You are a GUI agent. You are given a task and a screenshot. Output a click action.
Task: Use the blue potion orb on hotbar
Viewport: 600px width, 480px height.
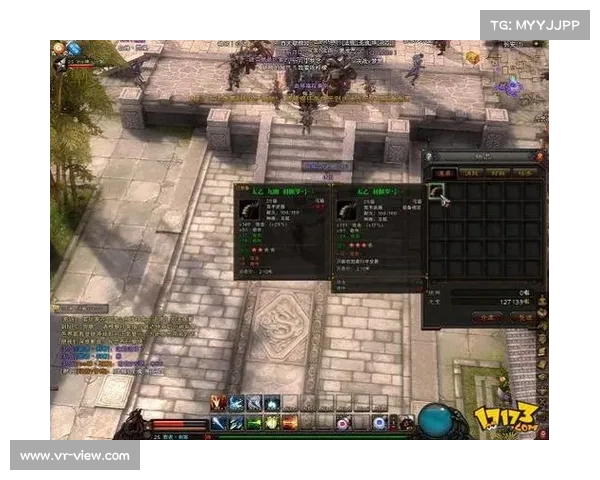[x=379, y=423]
